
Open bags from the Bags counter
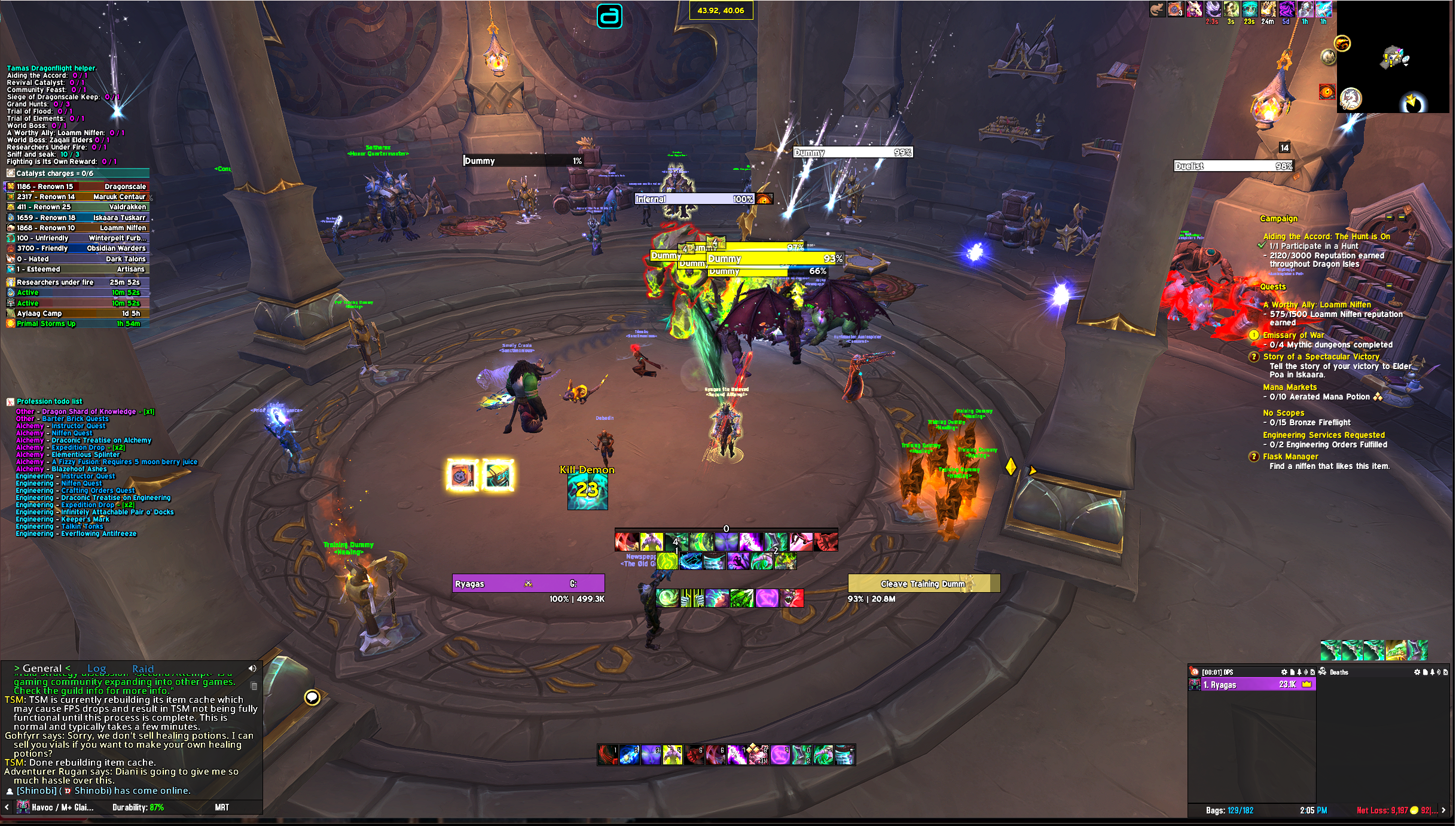click(x=1229, y=810)
